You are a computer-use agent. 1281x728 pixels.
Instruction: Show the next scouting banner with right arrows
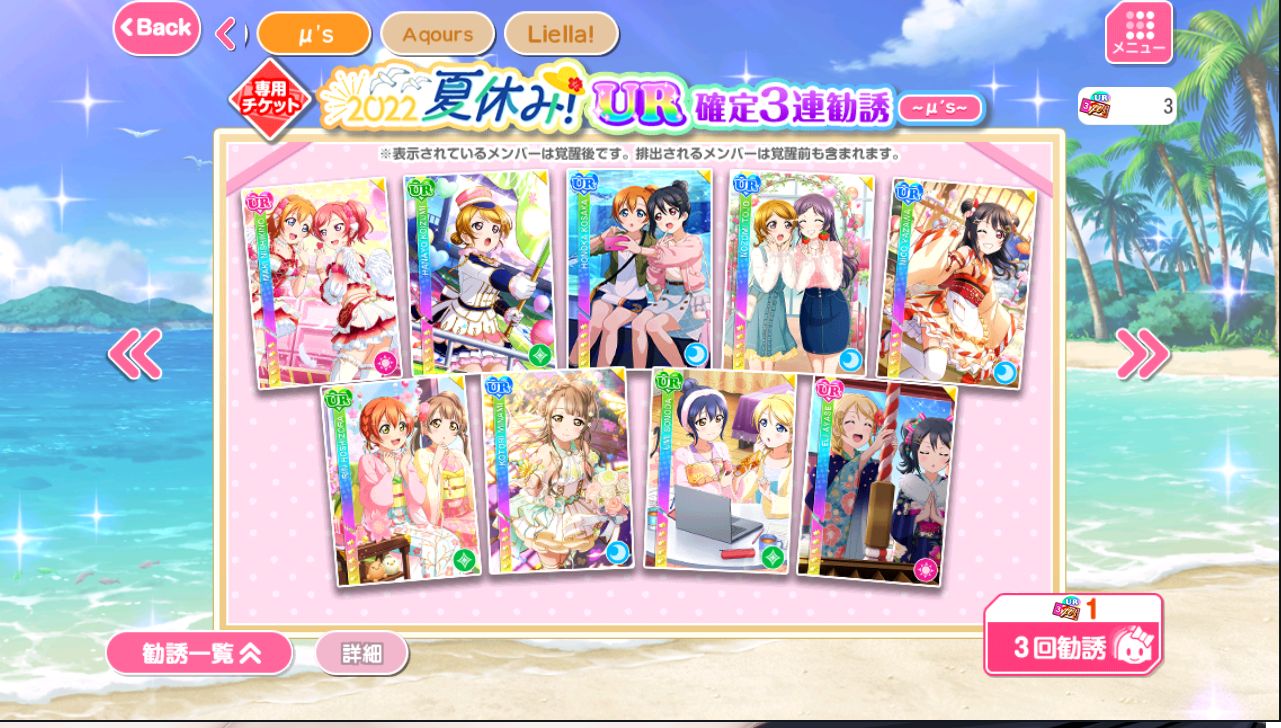1142,353
